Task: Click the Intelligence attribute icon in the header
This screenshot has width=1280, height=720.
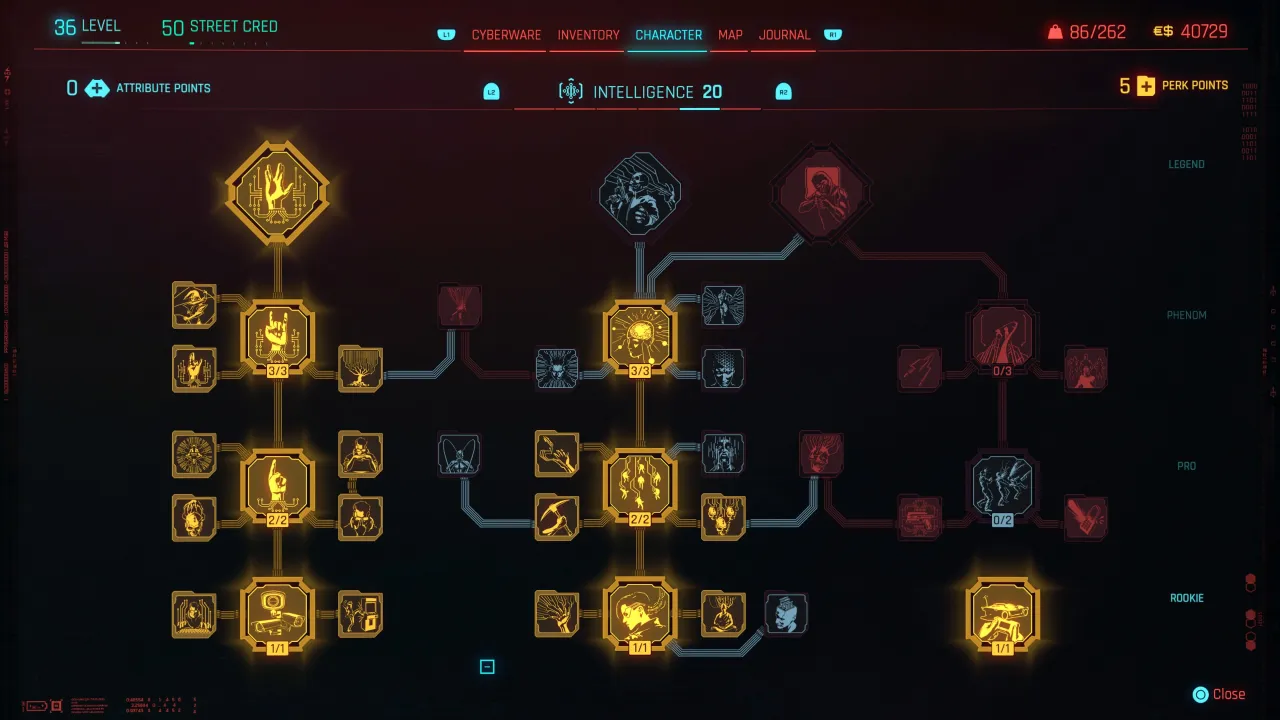Action: pos(571,91)
